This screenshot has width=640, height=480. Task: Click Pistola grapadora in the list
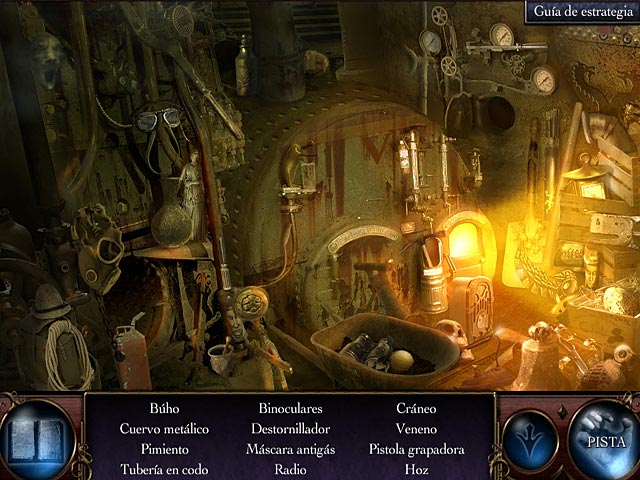(x=416, y=449)
